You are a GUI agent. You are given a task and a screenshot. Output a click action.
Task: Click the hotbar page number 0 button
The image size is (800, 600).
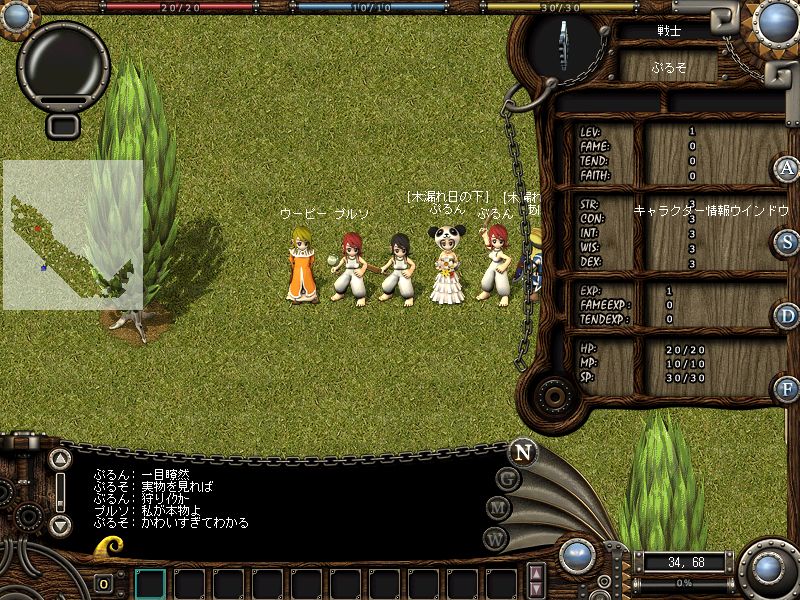click(x=104, y=584)
